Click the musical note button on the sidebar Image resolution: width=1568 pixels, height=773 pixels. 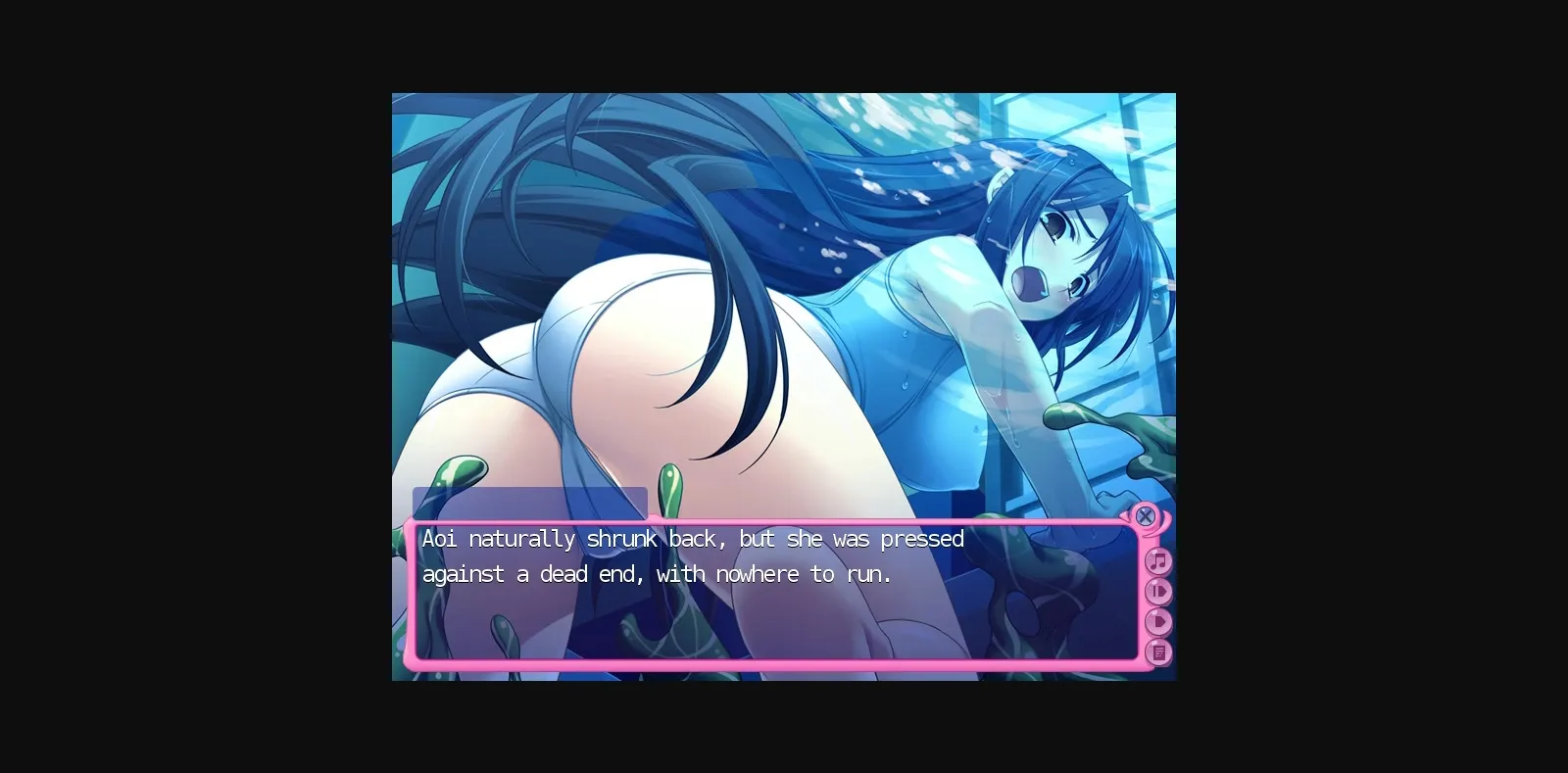pos(1158,562)
